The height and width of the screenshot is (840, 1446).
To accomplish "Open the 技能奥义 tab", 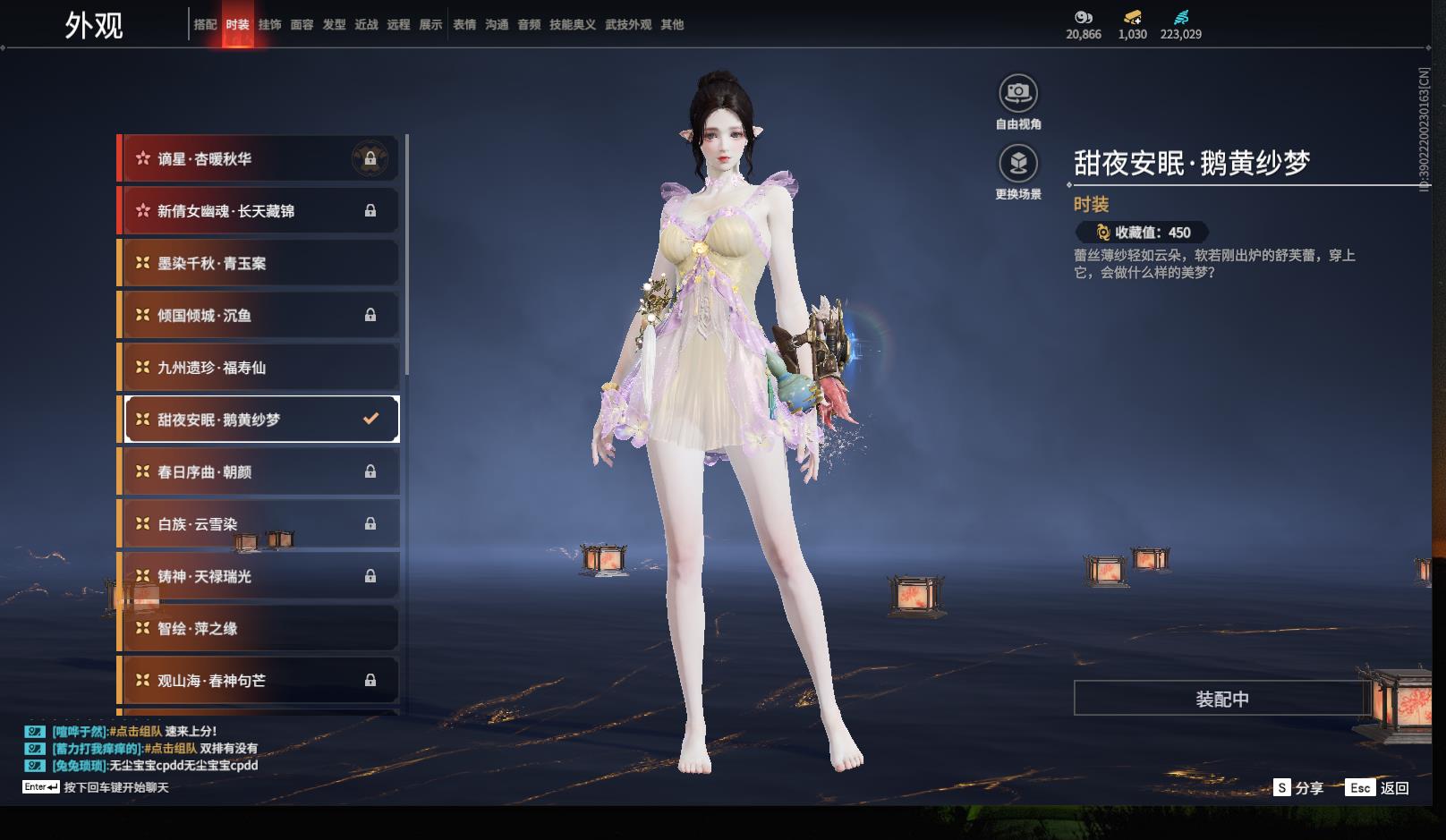I will (x=572, y=25).
